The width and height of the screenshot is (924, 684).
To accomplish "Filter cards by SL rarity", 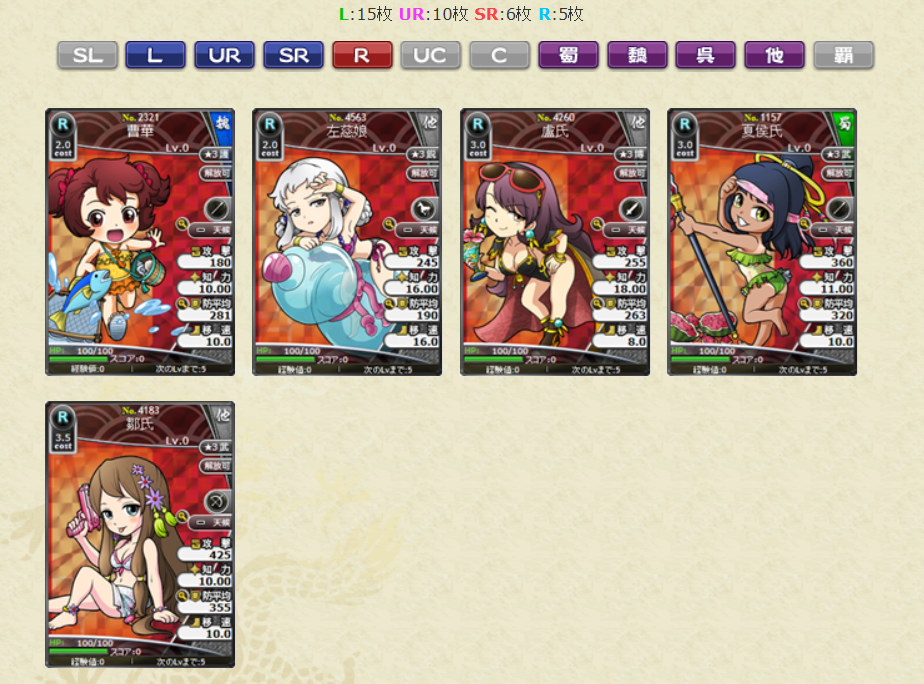I will click(87, 55).
